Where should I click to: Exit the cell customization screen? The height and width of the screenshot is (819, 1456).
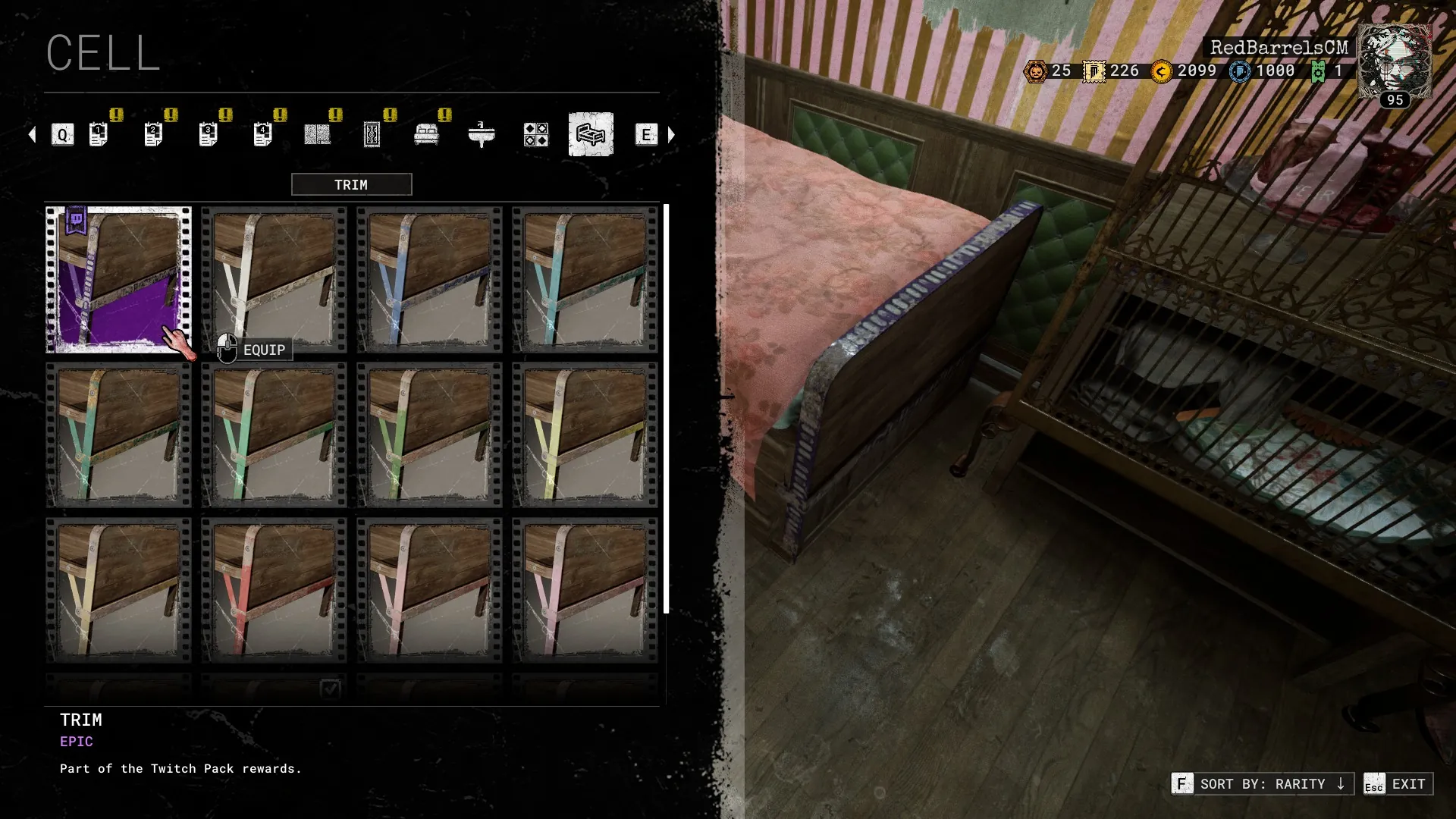[x=1398, y=783]
